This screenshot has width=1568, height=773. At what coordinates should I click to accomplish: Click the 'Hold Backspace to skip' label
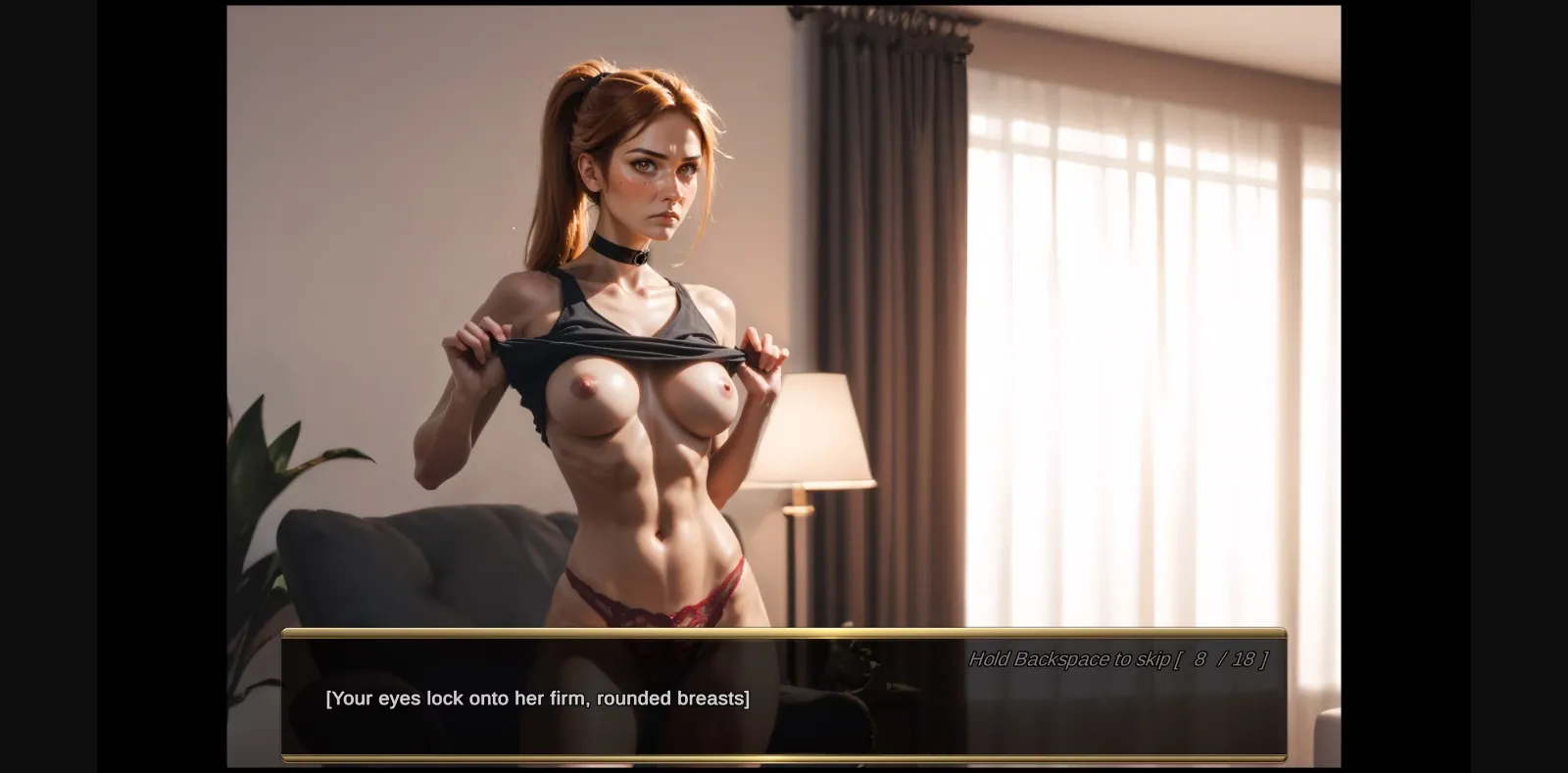(1068, 659)
